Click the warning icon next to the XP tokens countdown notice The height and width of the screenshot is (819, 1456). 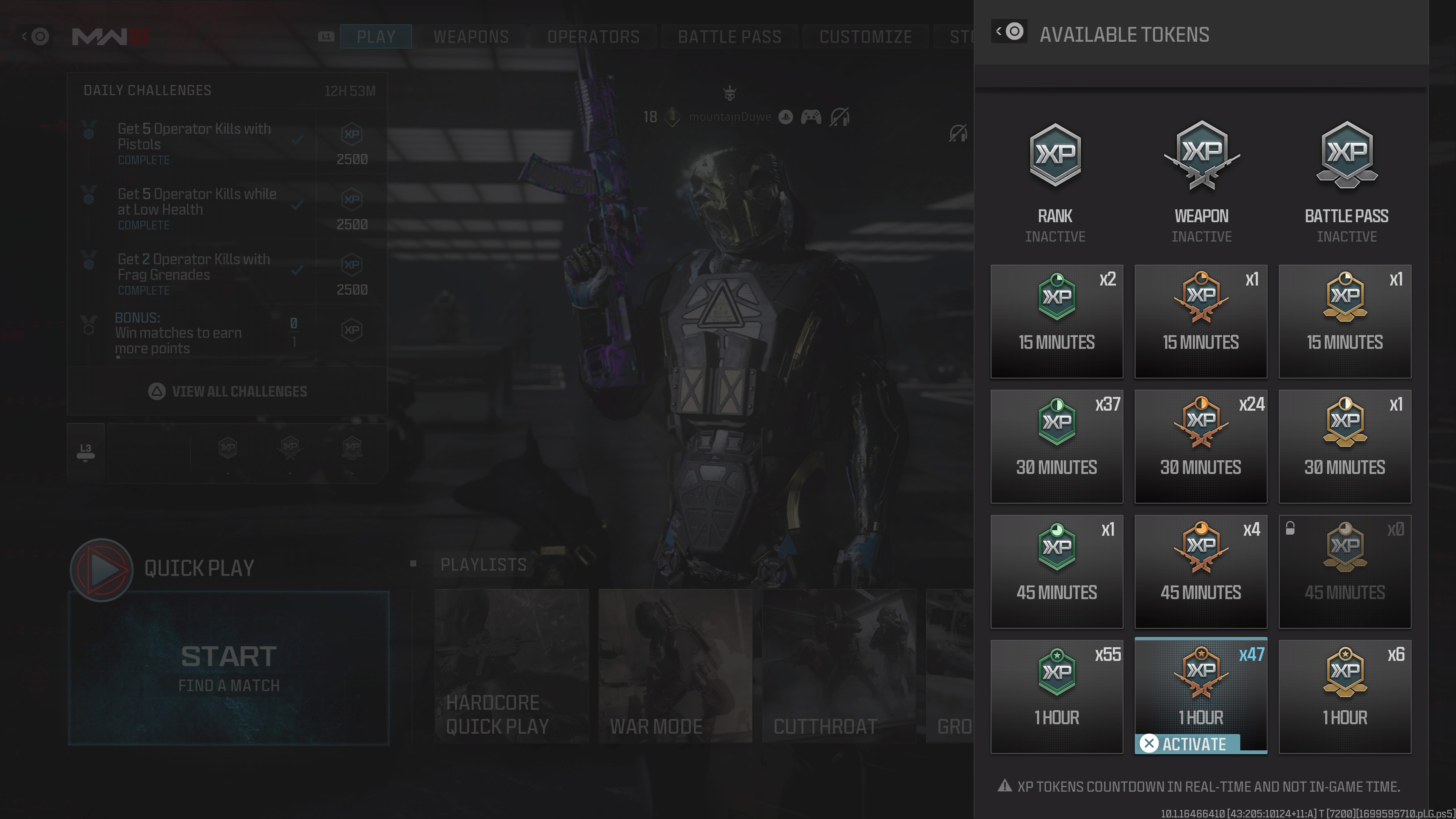[x=1004, y=786]
